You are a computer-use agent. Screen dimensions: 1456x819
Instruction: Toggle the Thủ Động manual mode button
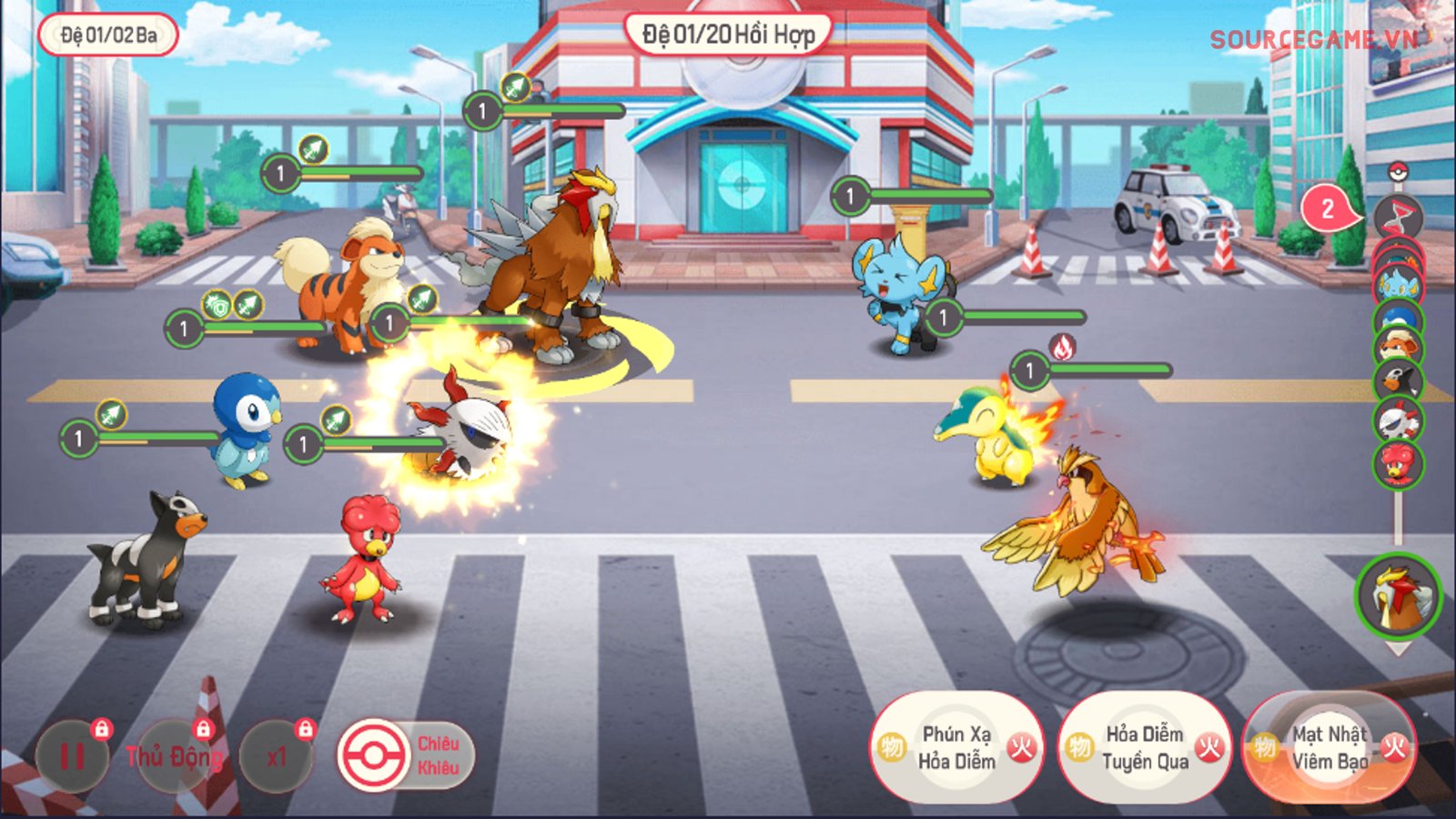tap(173, 756)
